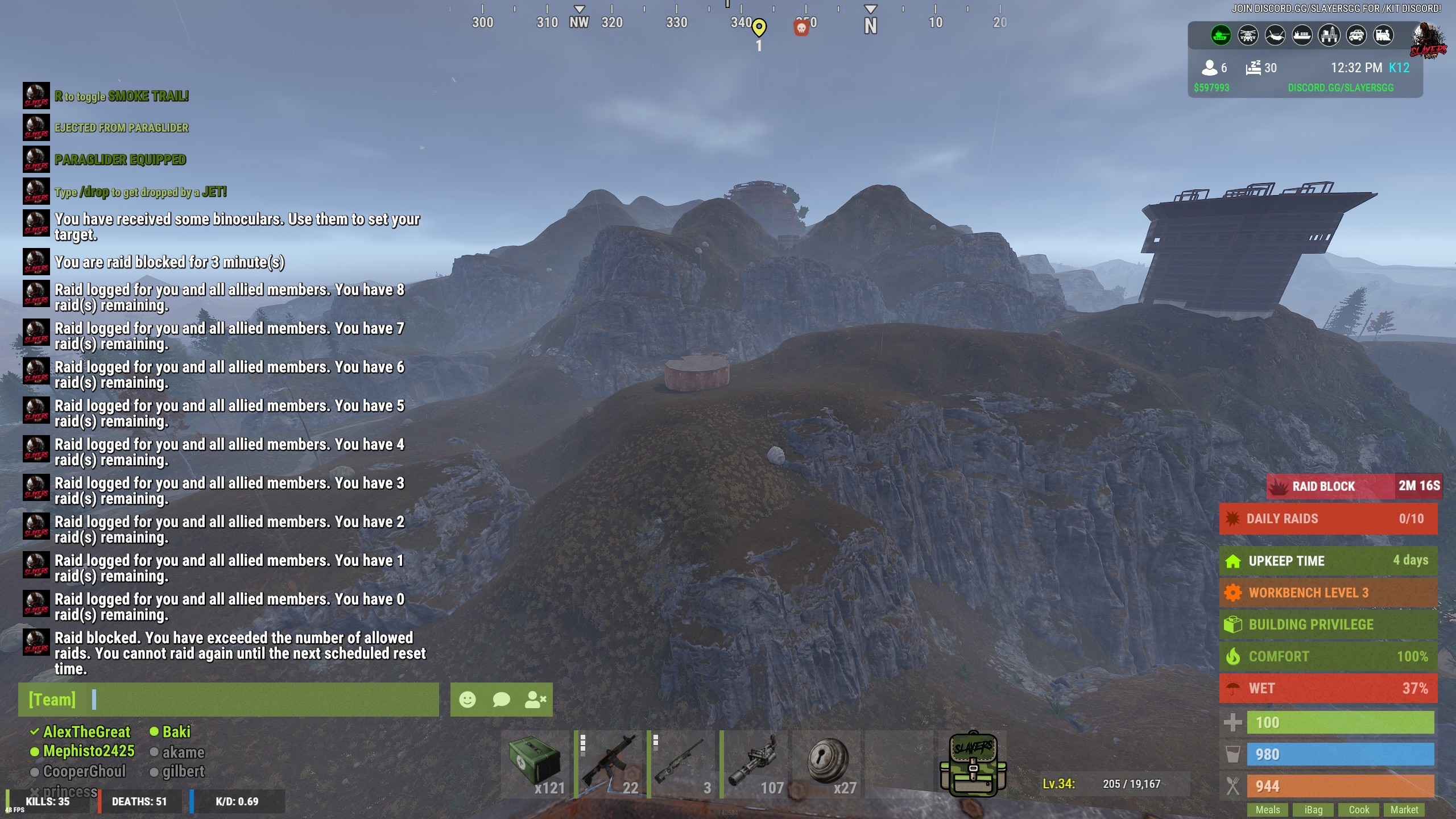The width and height of the screenshot is (1456, 819).
Task: Open the Market button
Action: point(1404,809)
